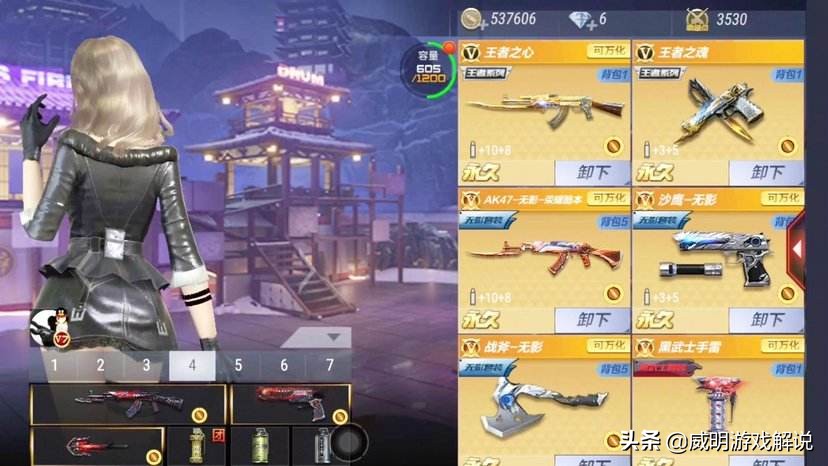Viewport: 828px width, 466px height.
Task: Unequip 王者之魂 with its 卸下 button
Action: tap(766, 172)
